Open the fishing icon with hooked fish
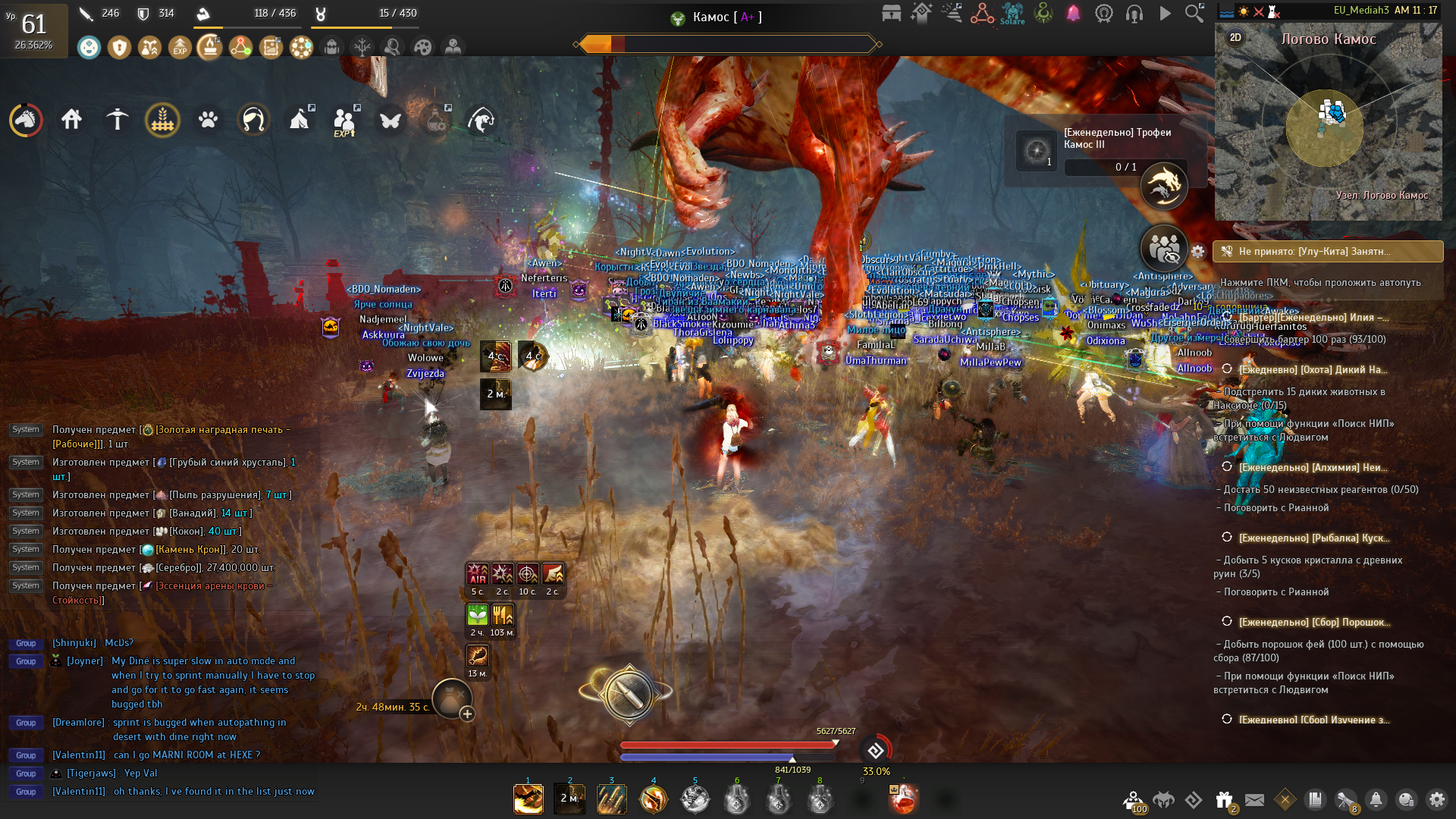Image resolution: width=1456 pixels, height=819 pixels. click(x=482, y=120)
